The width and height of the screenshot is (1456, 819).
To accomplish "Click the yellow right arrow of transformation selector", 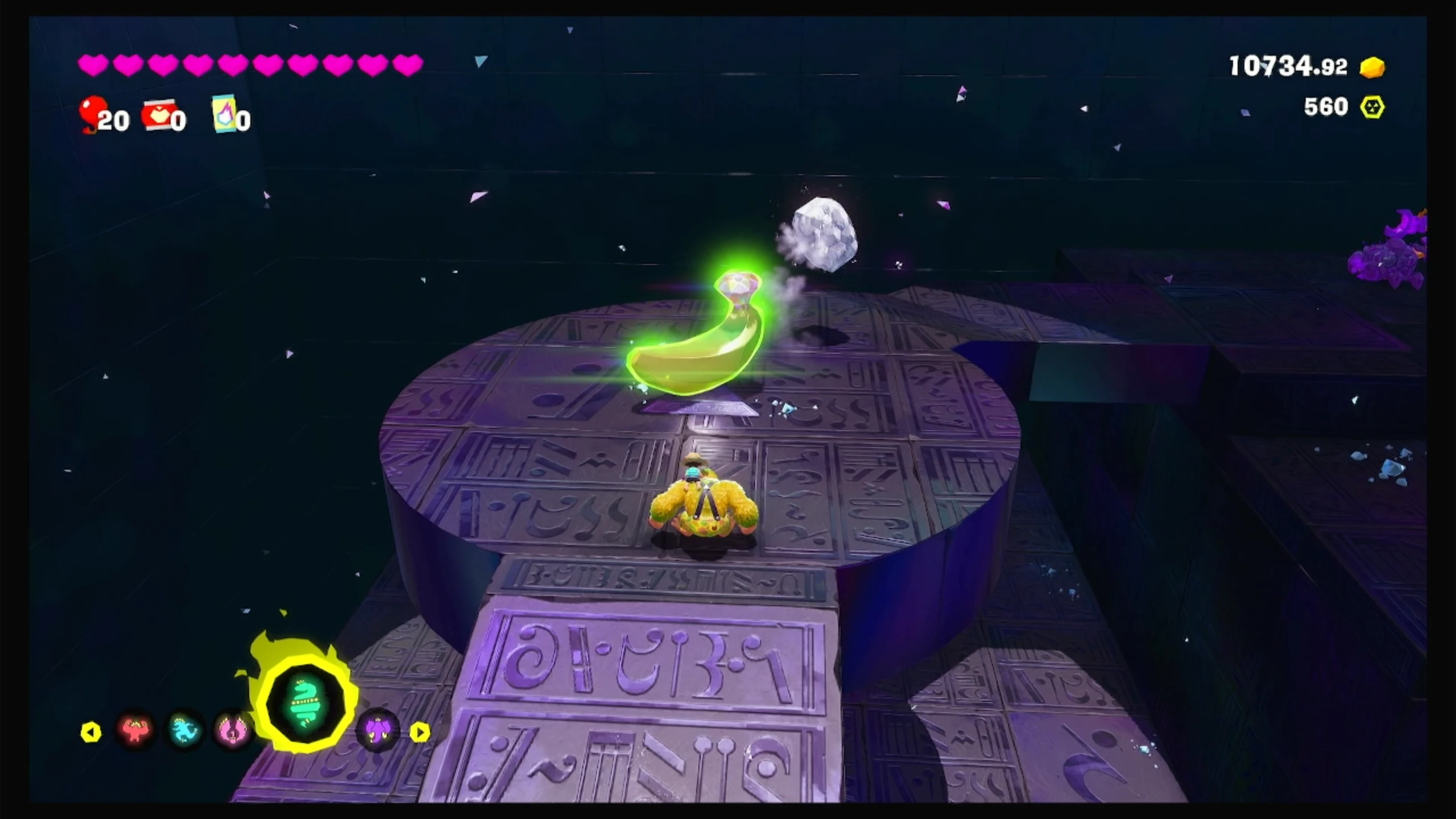I will (x=420, y=732).
